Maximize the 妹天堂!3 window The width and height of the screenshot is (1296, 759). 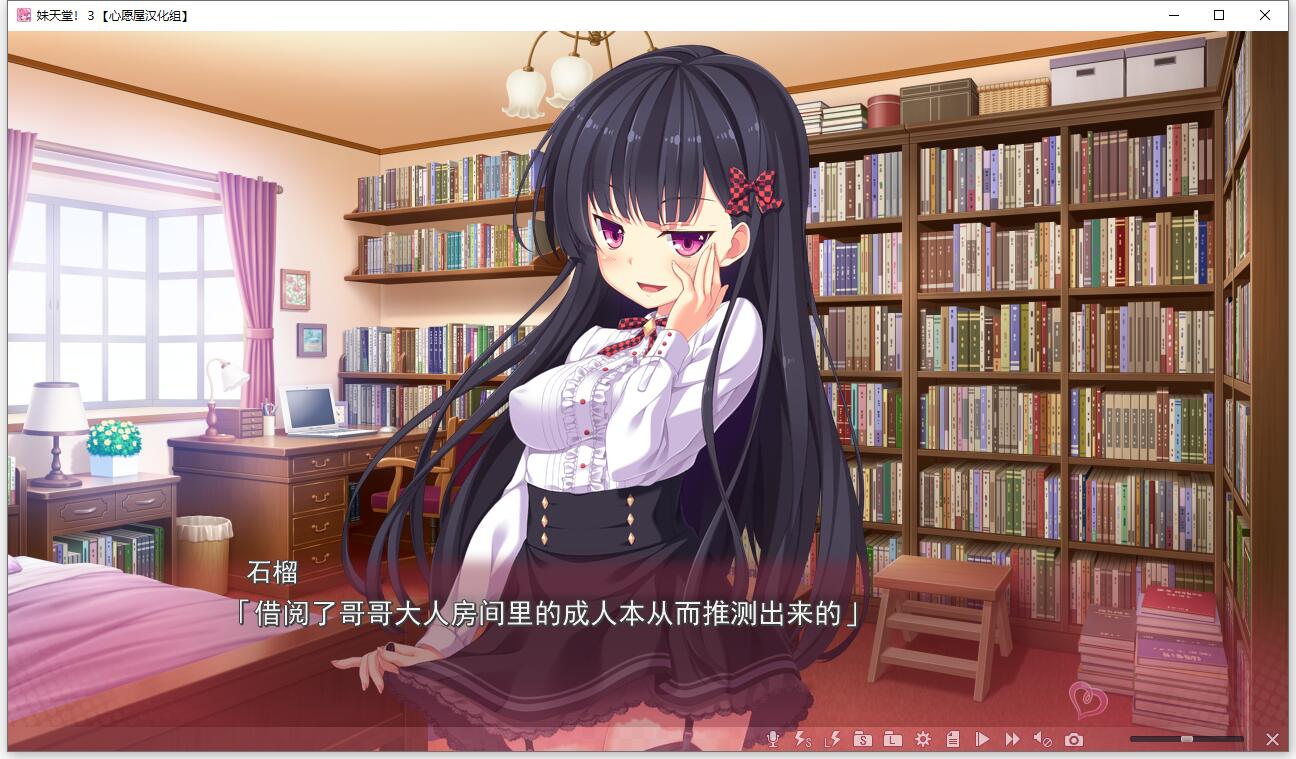click(1219, 15)
